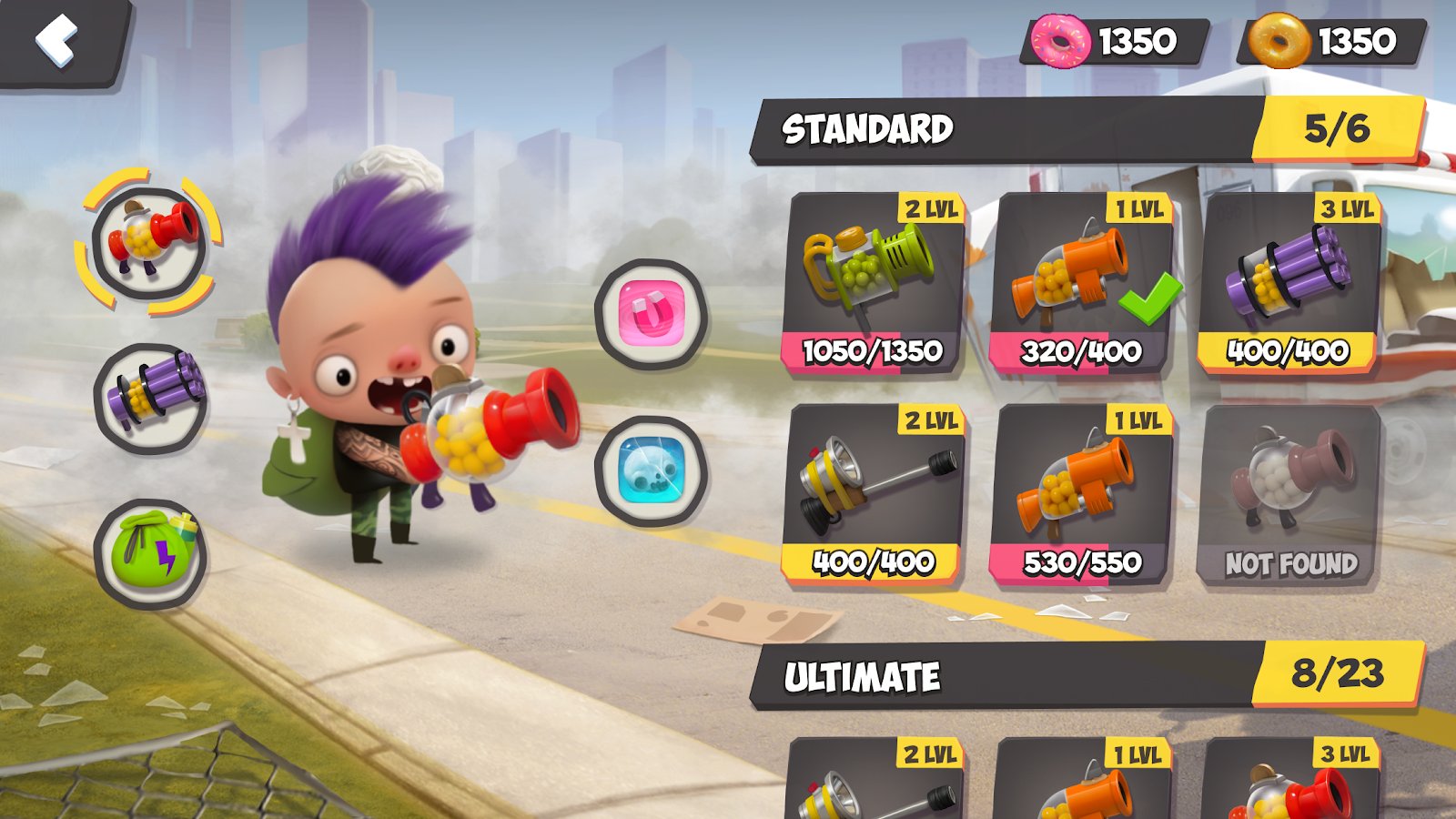The width and height of the screenshot is (1456, 819).
Task: Select the checked orange gun card 320/400
Action: 1081,284
